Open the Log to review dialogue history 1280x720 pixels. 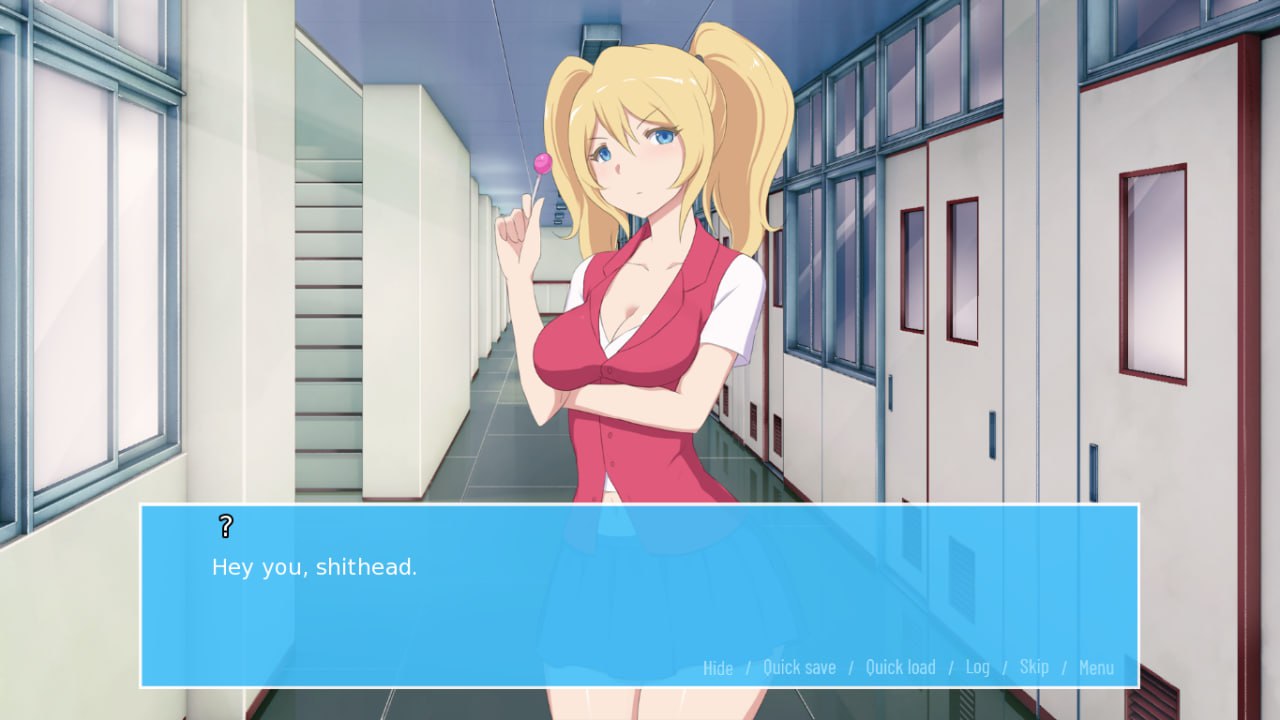coord(978,667)
